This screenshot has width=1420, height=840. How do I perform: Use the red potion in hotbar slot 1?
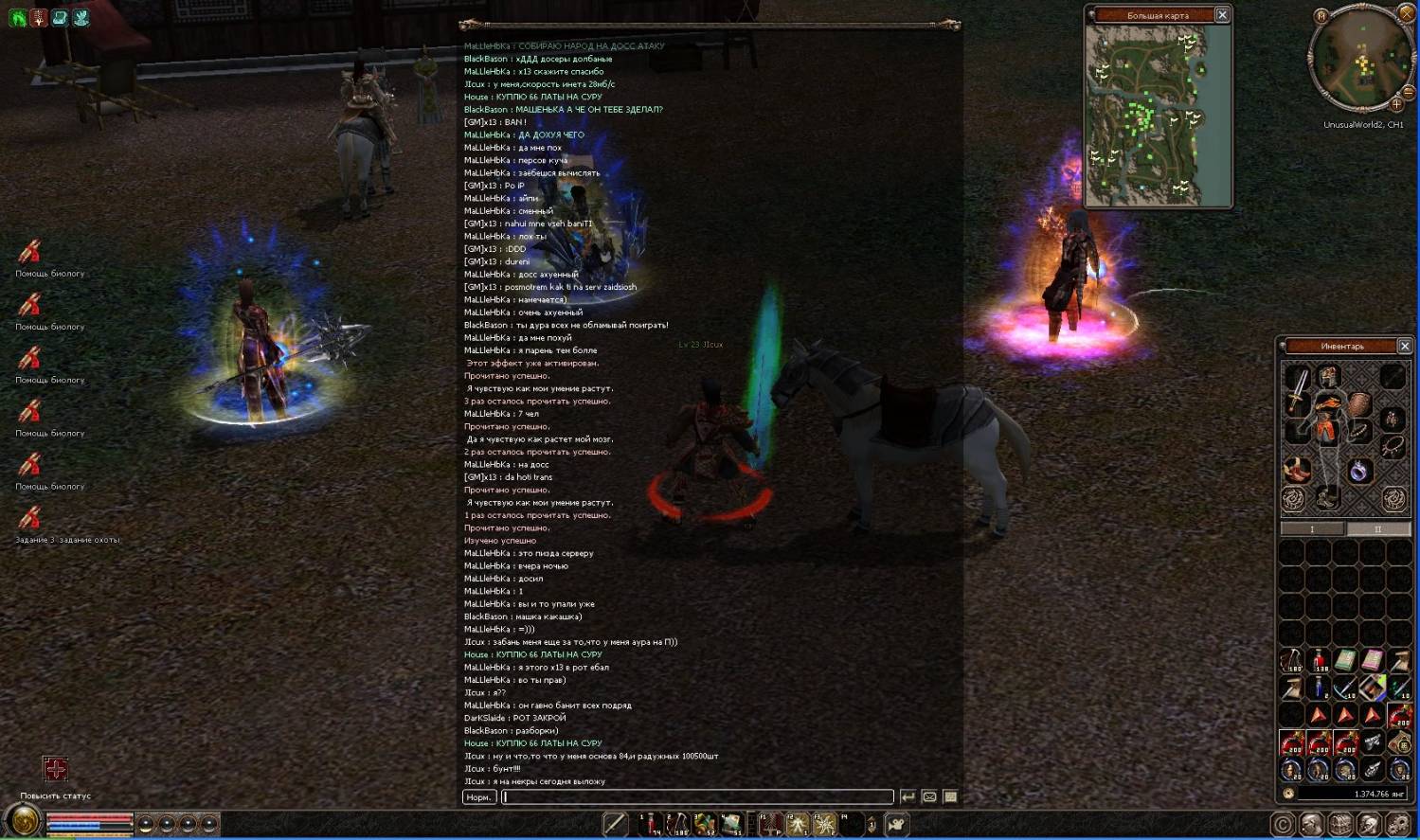coord(650,825)
